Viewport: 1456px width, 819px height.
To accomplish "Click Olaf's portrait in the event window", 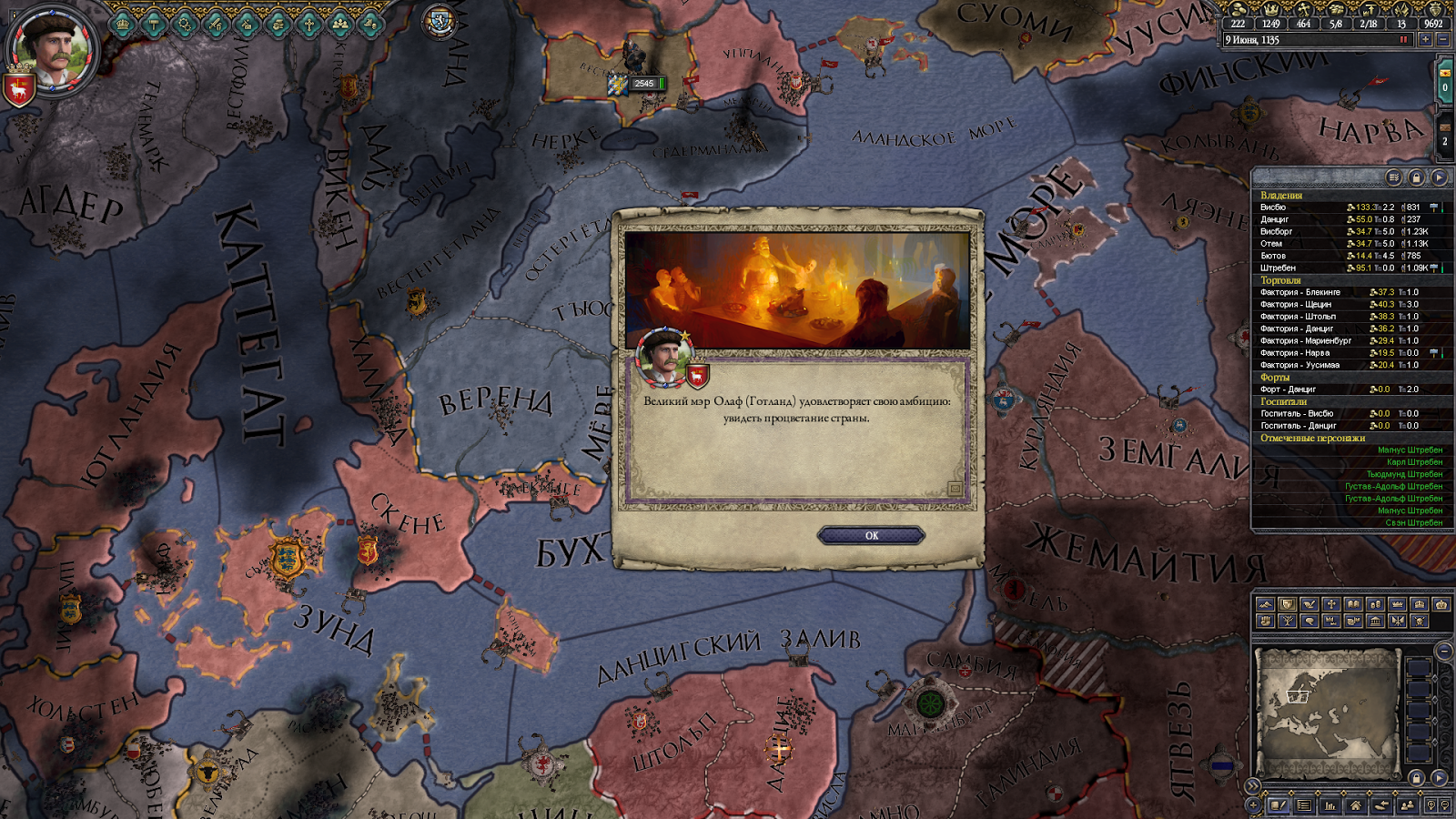I will tap(663, 357).
